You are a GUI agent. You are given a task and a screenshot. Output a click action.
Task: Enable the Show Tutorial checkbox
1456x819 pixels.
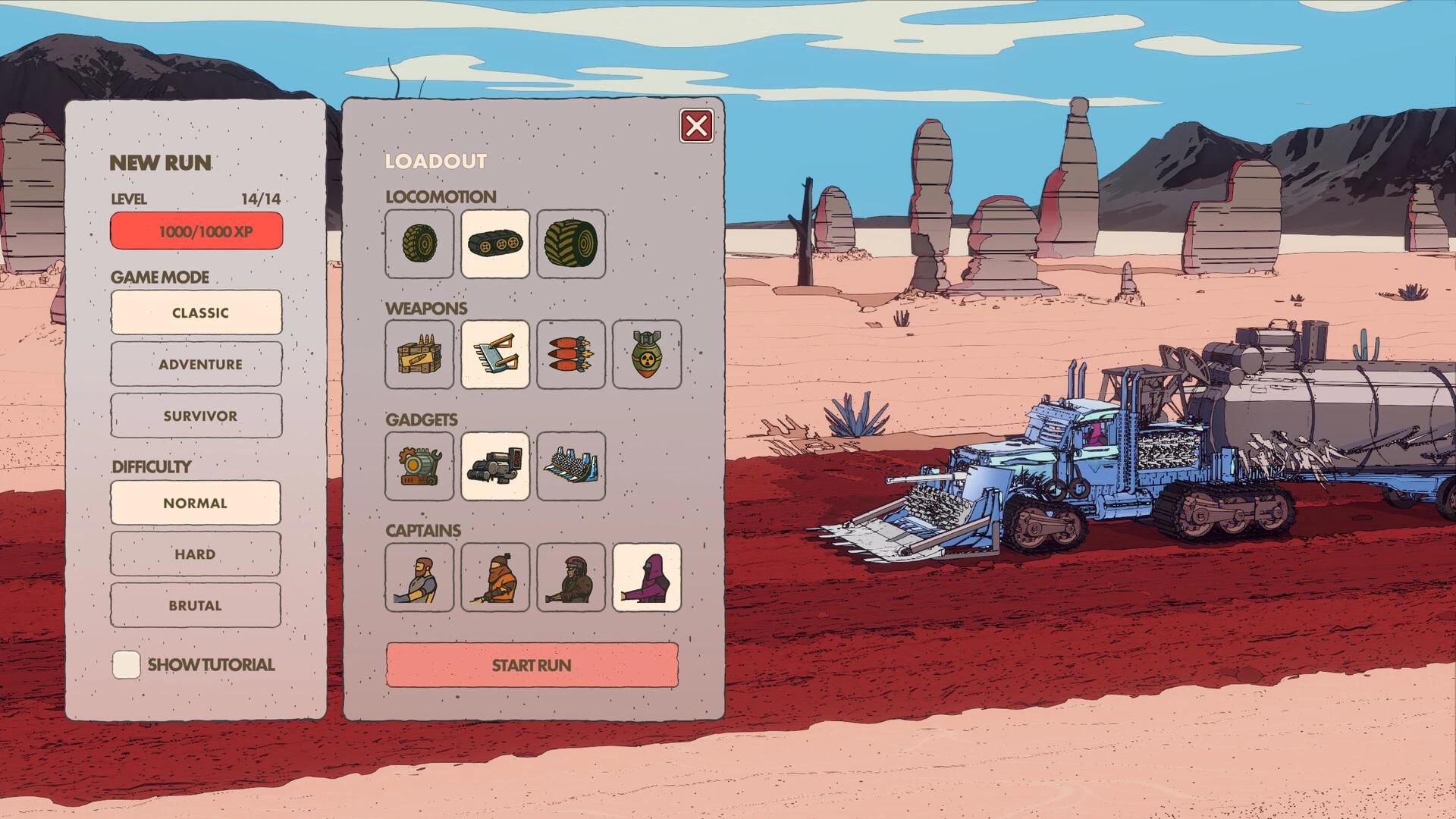pyautogui.click(x=126, y=663)
